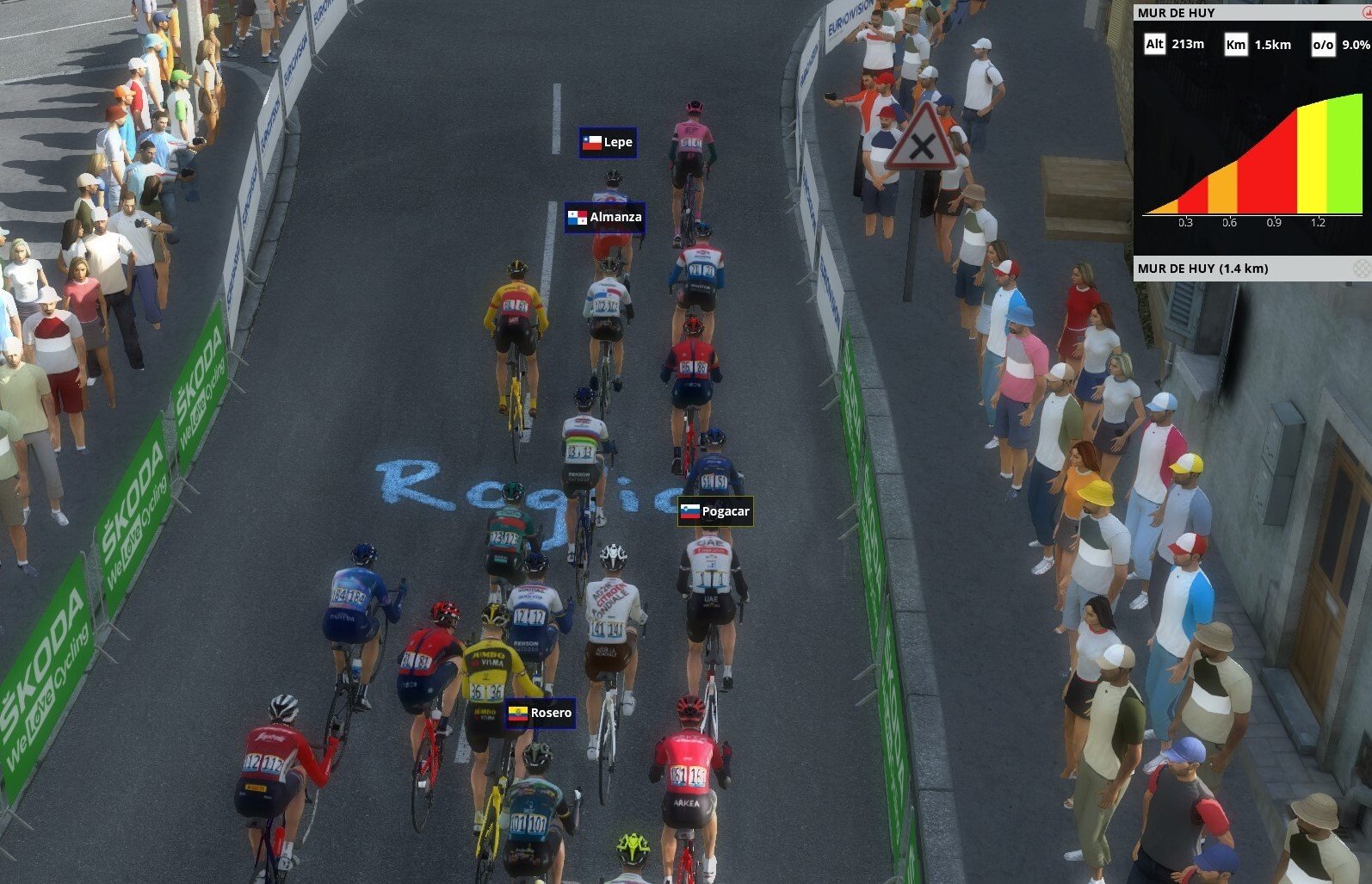1372x884 pixels.
Task: Select rider Lepe's name tag
Action: coord(609,143)
